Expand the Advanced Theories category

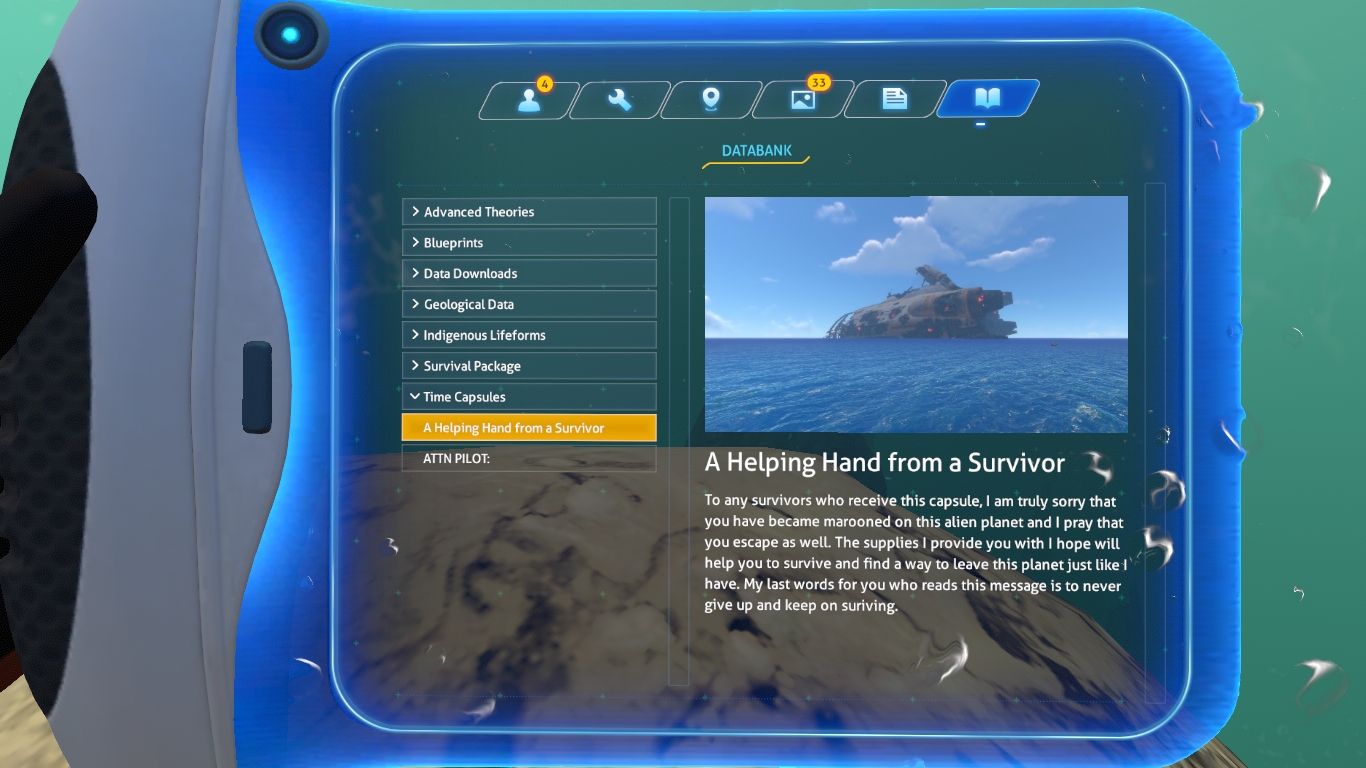pos(529,211)
